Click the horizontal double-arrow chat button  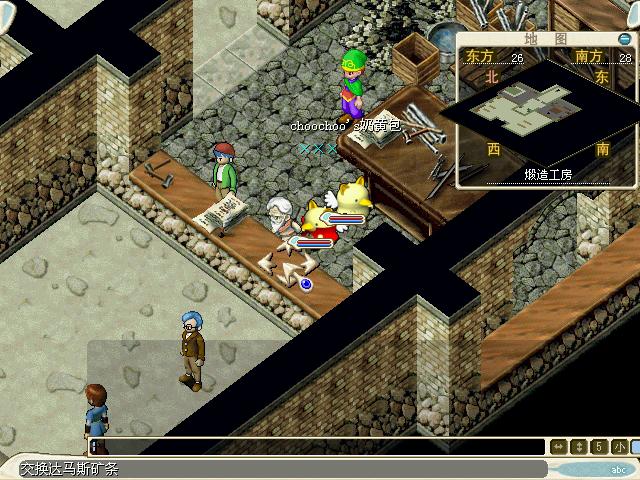click(560, 447)
